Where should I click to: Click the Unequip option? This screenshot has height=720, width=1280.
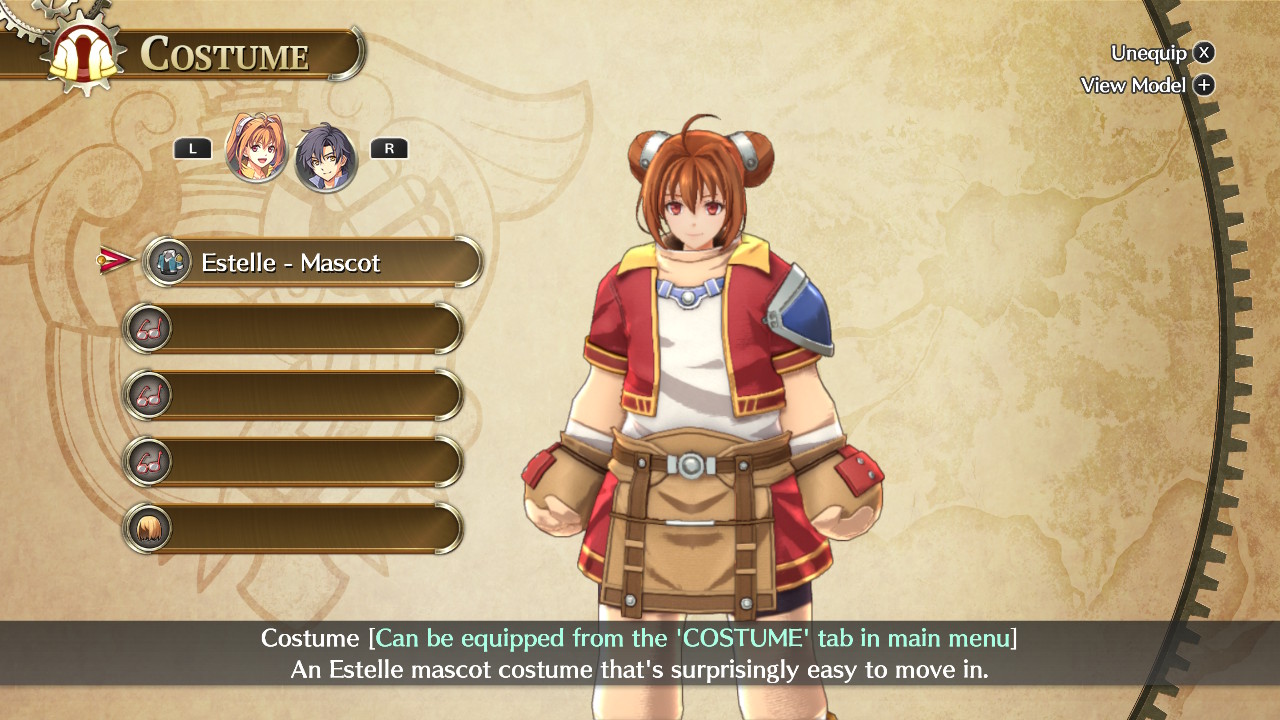[1162, 53]
